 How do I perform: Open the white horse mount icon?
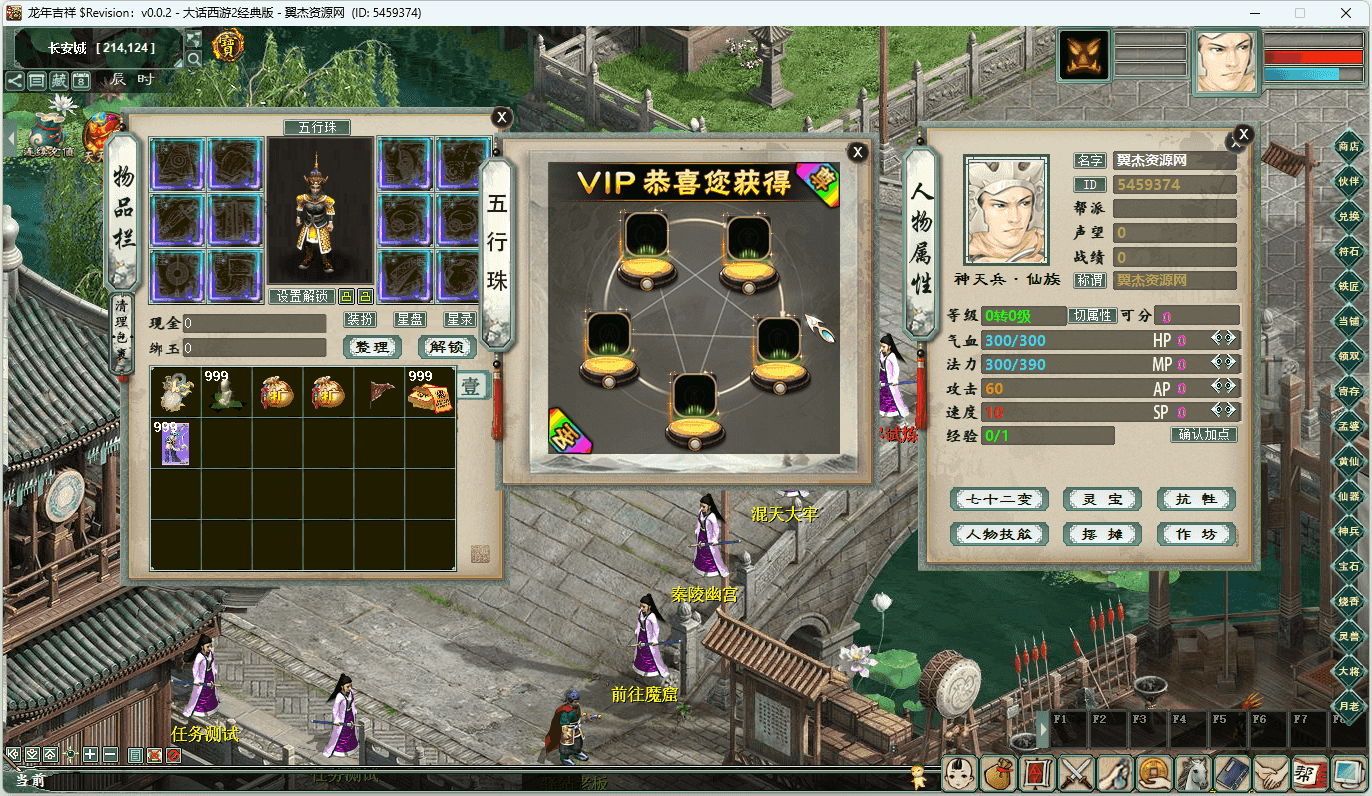[1192, 773]
